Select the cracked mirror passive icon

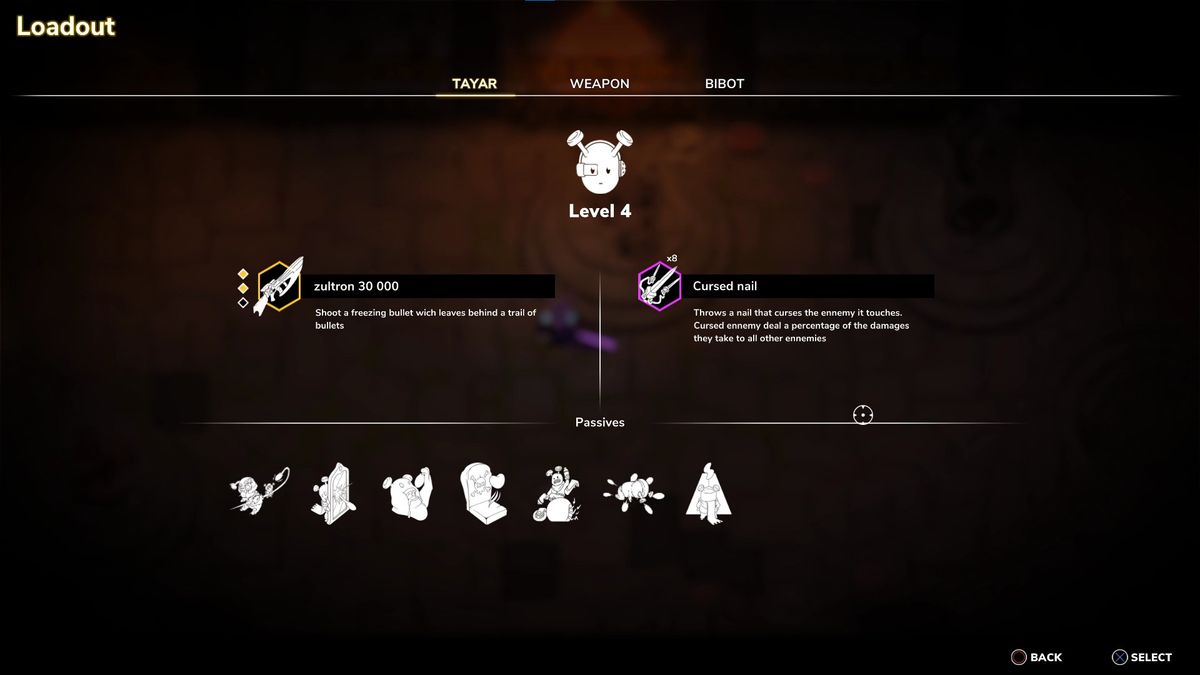point(333,492)
